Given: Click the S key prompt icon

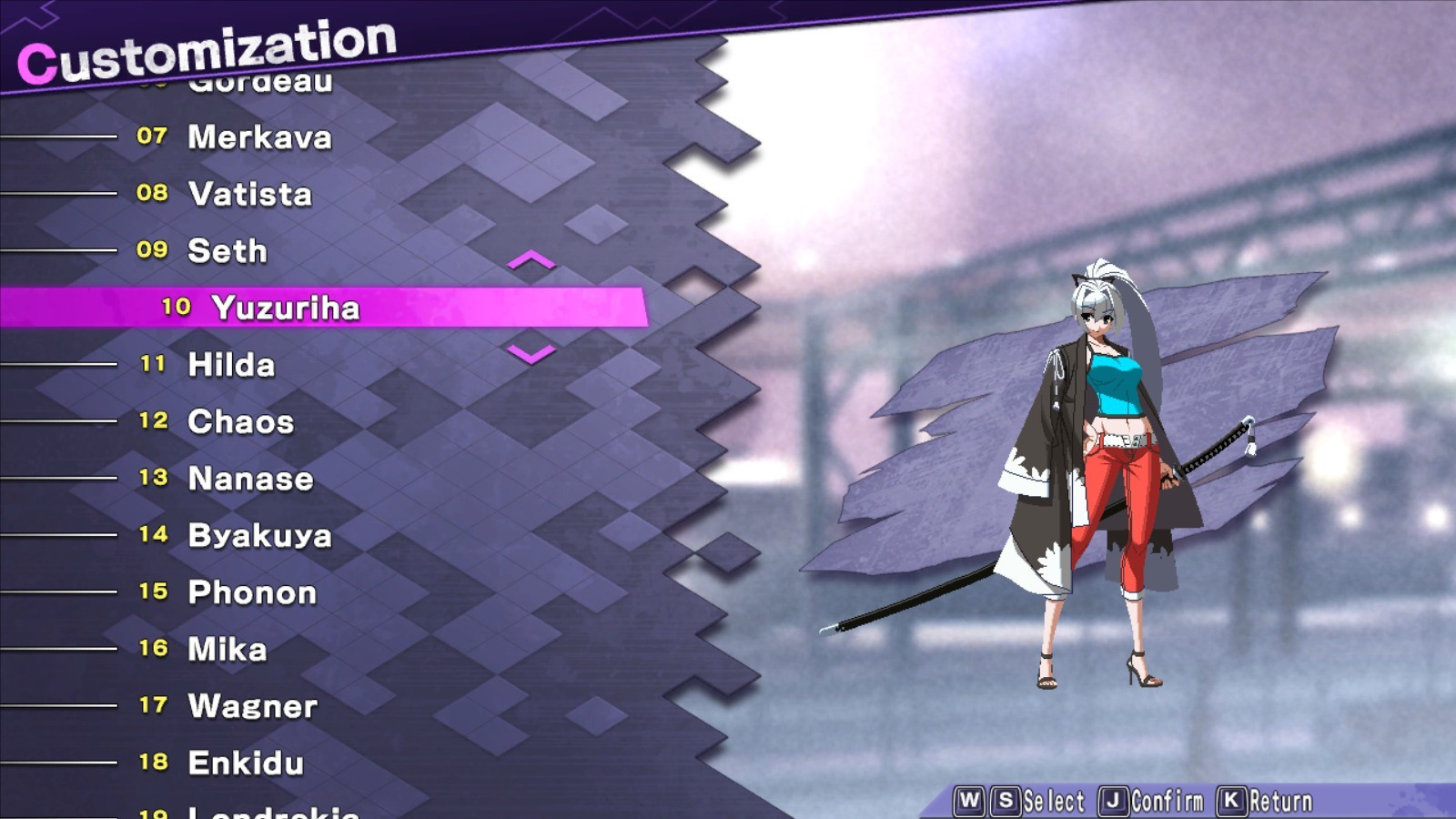Looking at the screenshot, I should [1006, 799].
